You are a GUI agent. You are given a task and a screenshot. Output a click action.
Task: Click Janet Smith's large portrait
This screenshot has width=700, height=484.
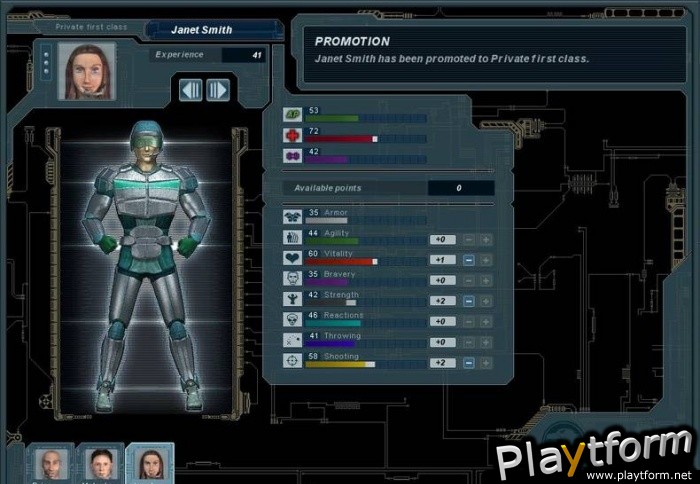86,71
